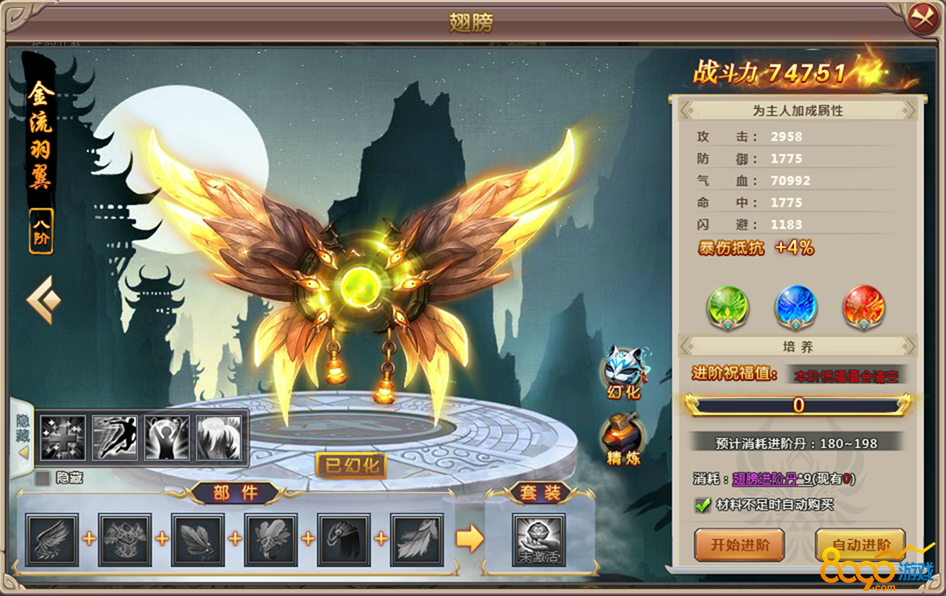The width and height of the screenshot is (946, 596).
Task: Select the chest armor part slot
Action: coord(125,540)
